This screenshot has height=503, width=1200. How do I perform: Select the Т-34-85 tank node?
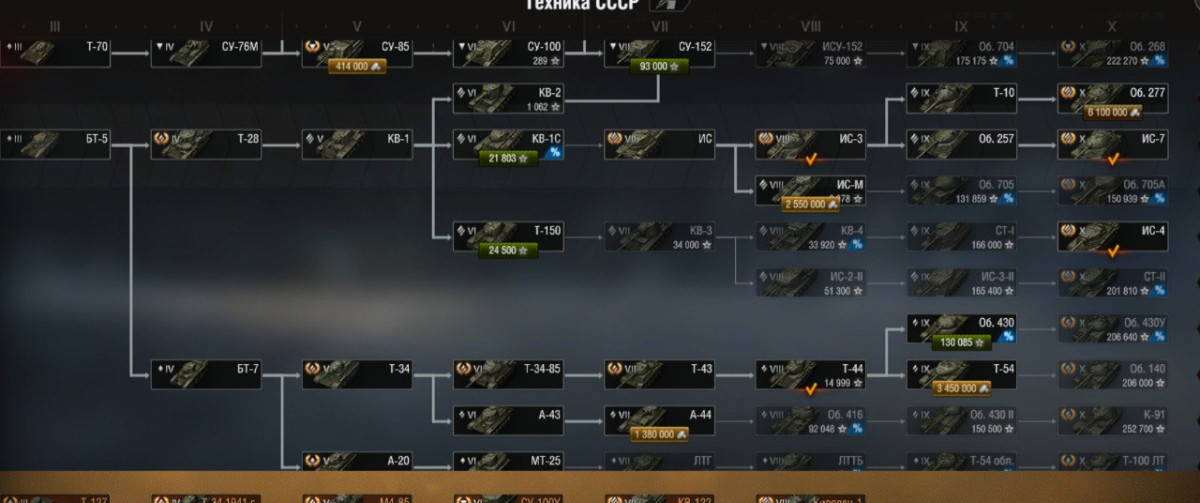pos(509,370)
